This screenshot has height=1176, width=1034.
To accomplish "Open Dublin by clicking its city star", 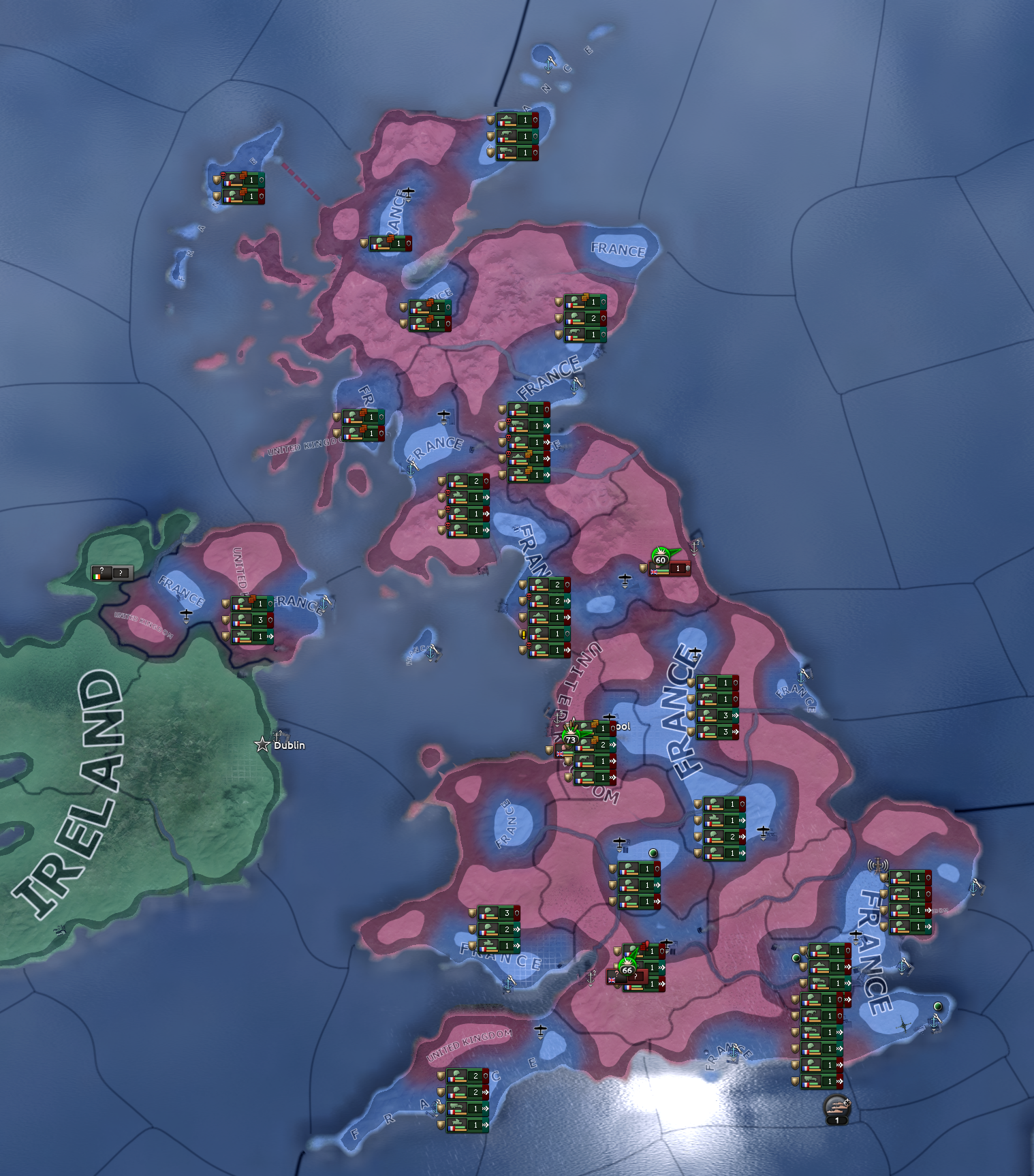I will coord(262,745).
